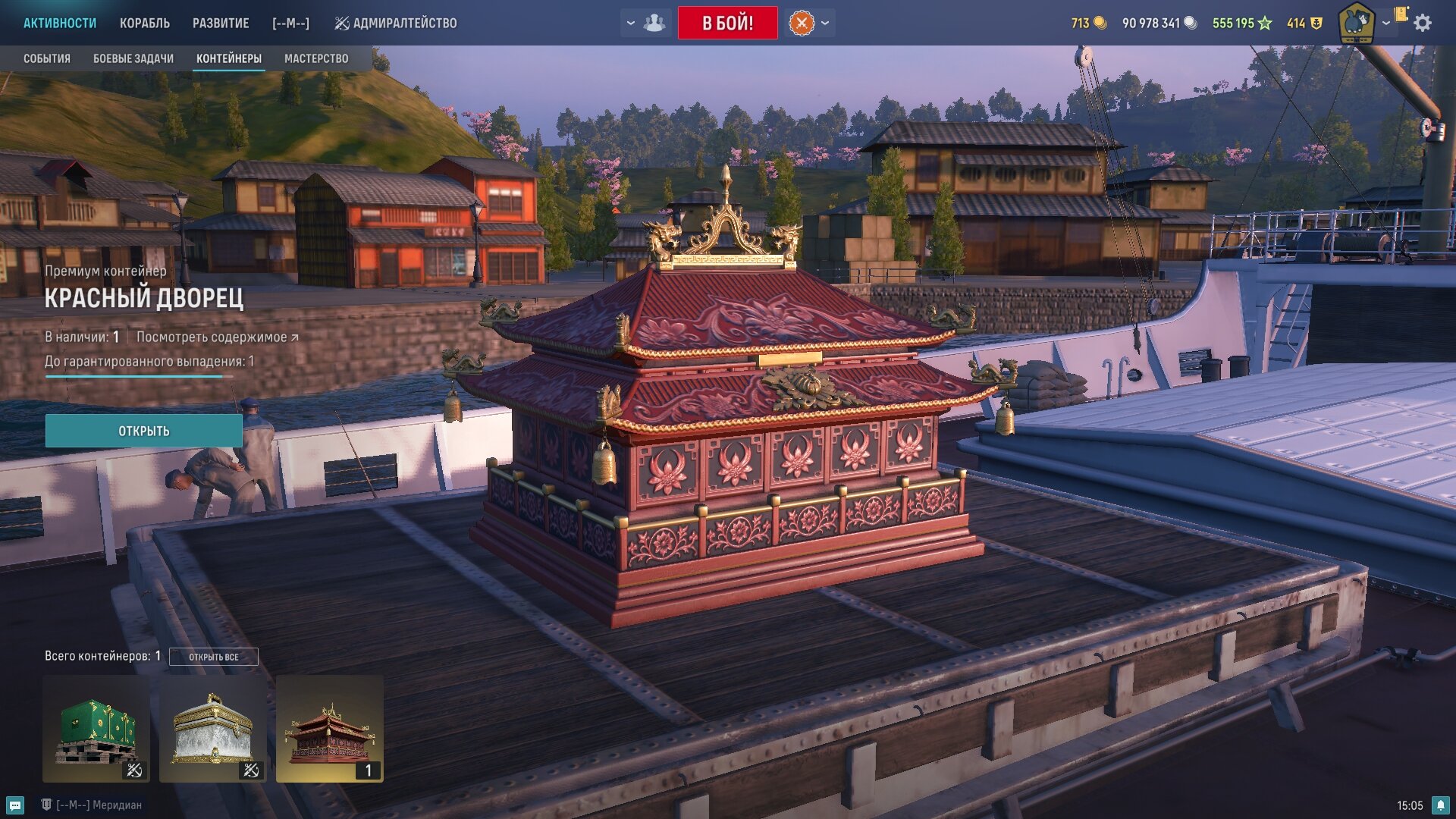Select the МАСТЕРСТВО tab
The image size is (1456, 819).
coord(316,58)
